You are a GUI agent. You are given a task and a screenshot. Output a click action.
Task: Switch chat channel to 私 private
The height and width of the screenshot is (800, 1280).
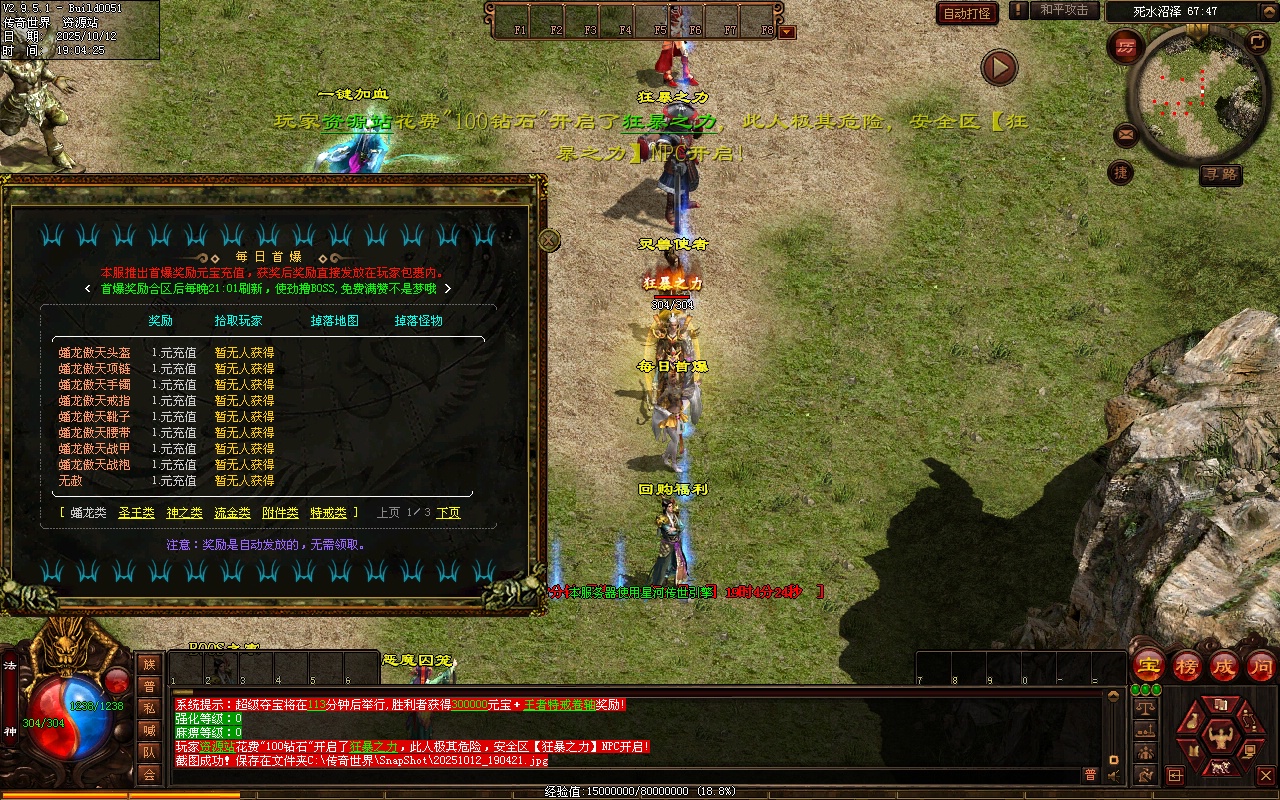click(x=149, y=708)
